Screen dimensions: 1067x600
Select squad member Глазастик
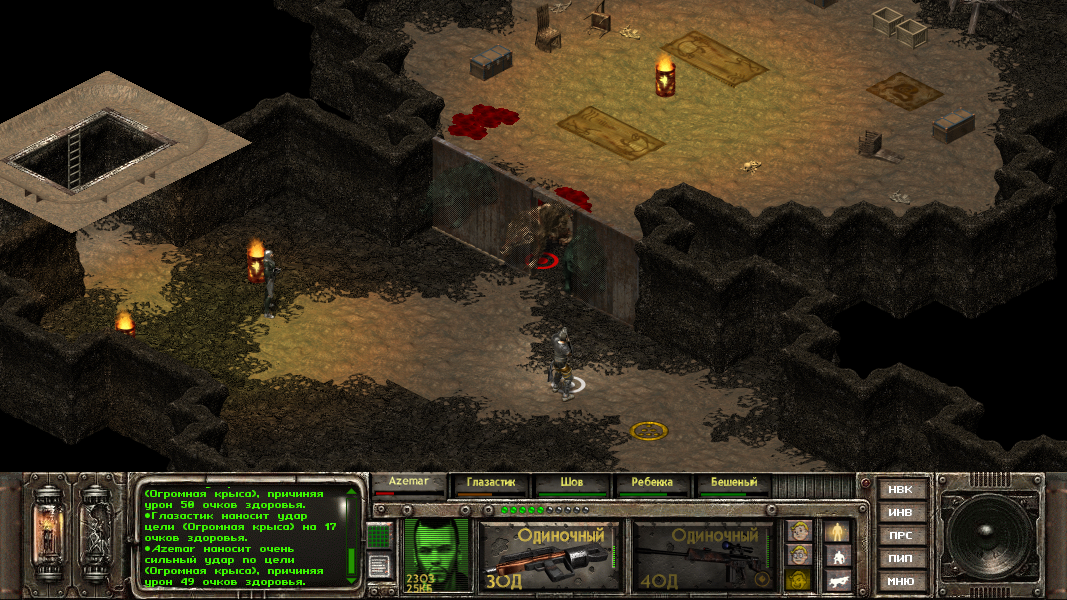[490, 484]
